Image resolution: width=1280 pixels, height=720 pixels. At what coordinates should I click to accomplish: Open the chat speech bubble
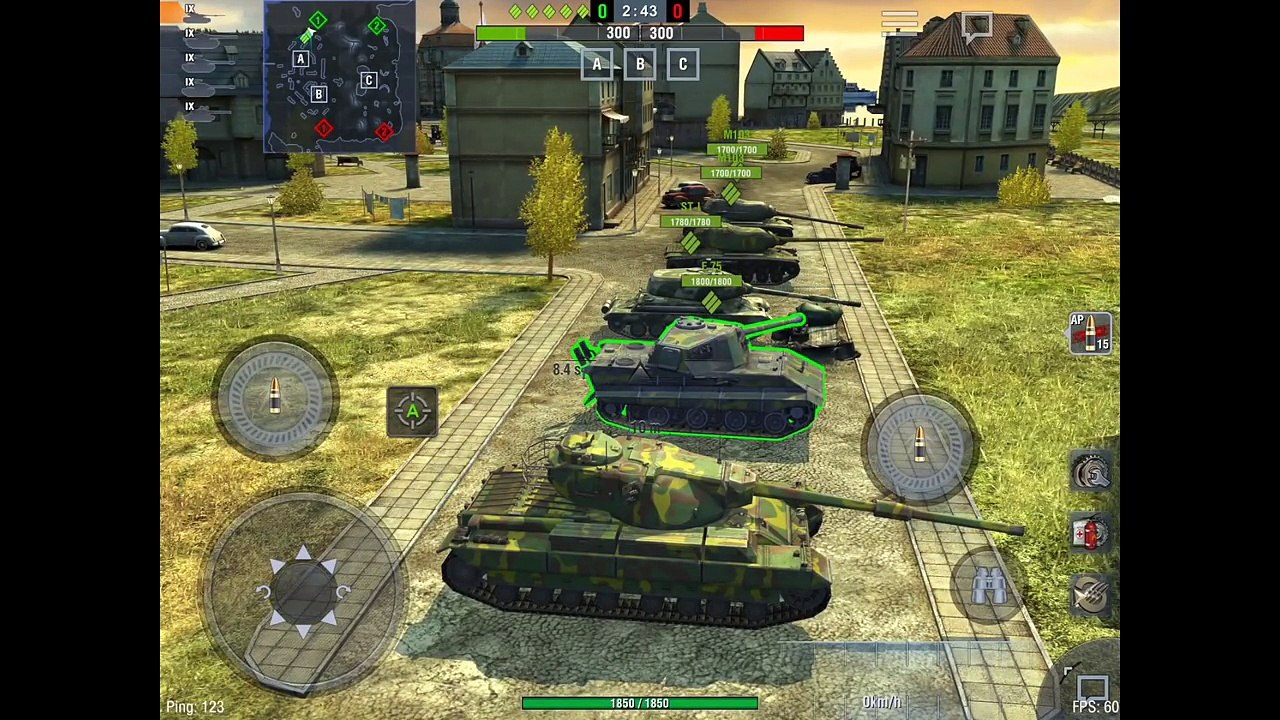click(976, 27)
